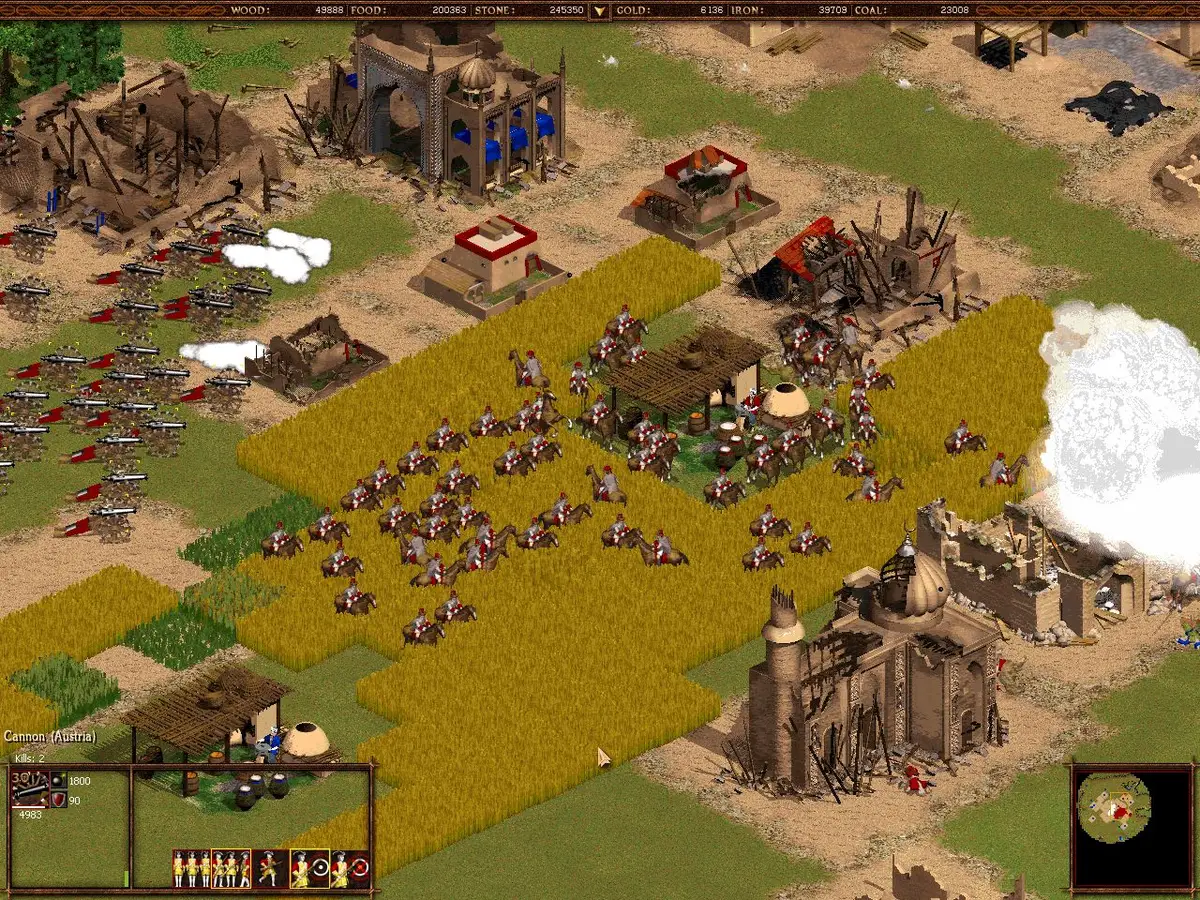Click the selected cannon unit portrait

coord(29,789)
